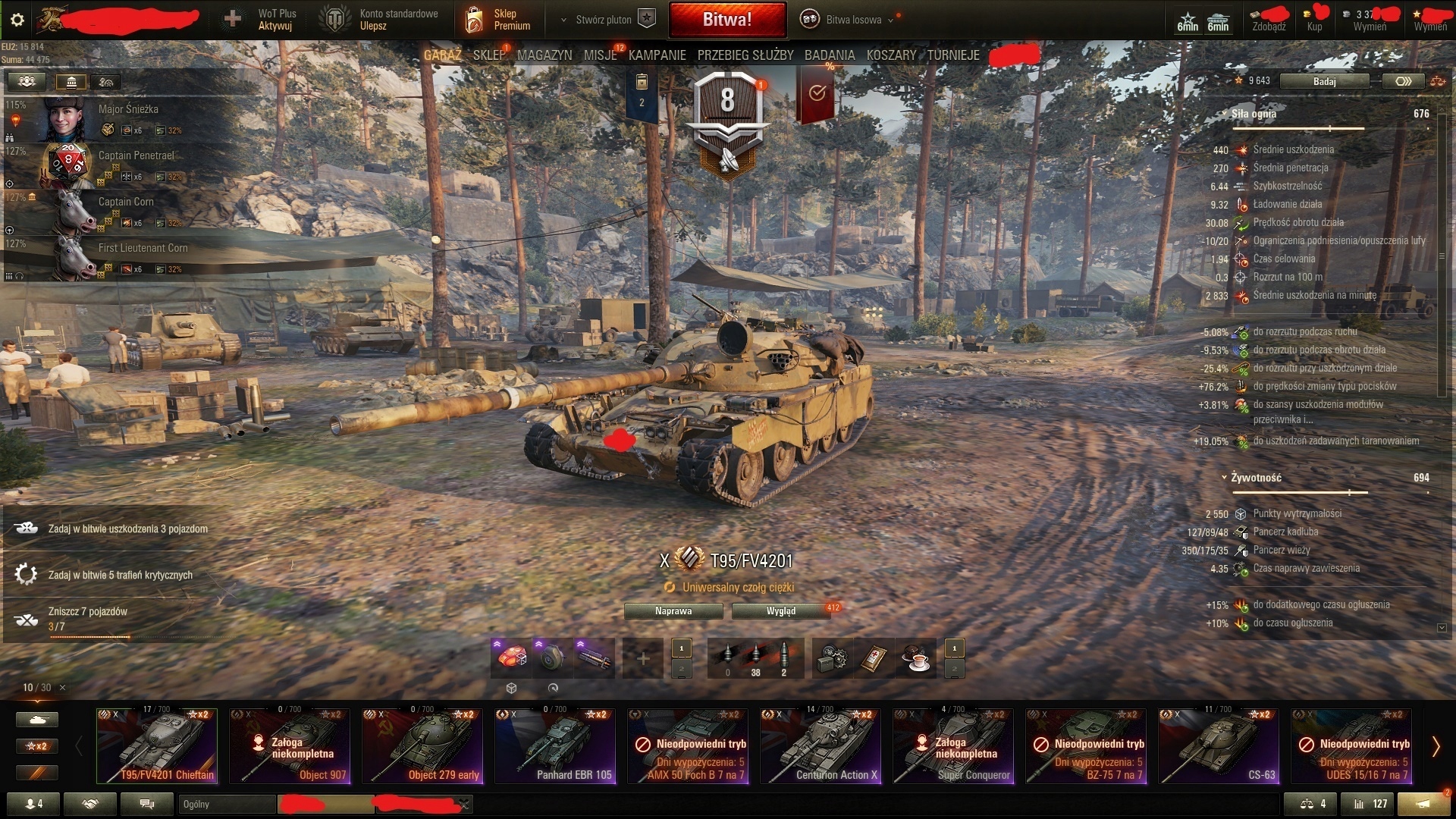Pick the CS-63 tank card
Image resolution: width=1456 pixels, height=819 pixels.
pyautogui.click(x=1219, y=746)
